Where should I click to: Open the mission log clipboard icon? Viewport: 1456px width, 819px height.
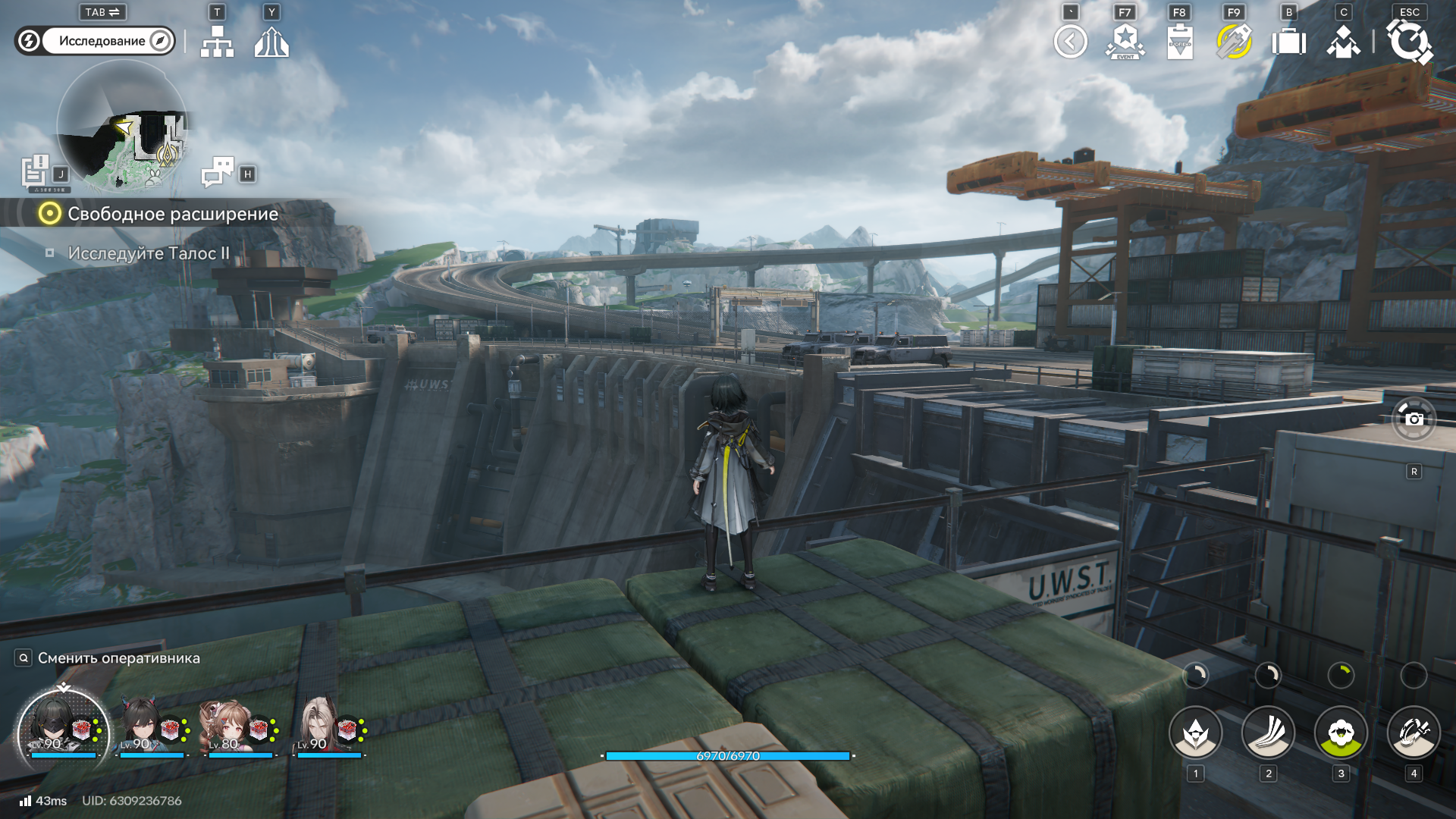(x=35, y=171)
